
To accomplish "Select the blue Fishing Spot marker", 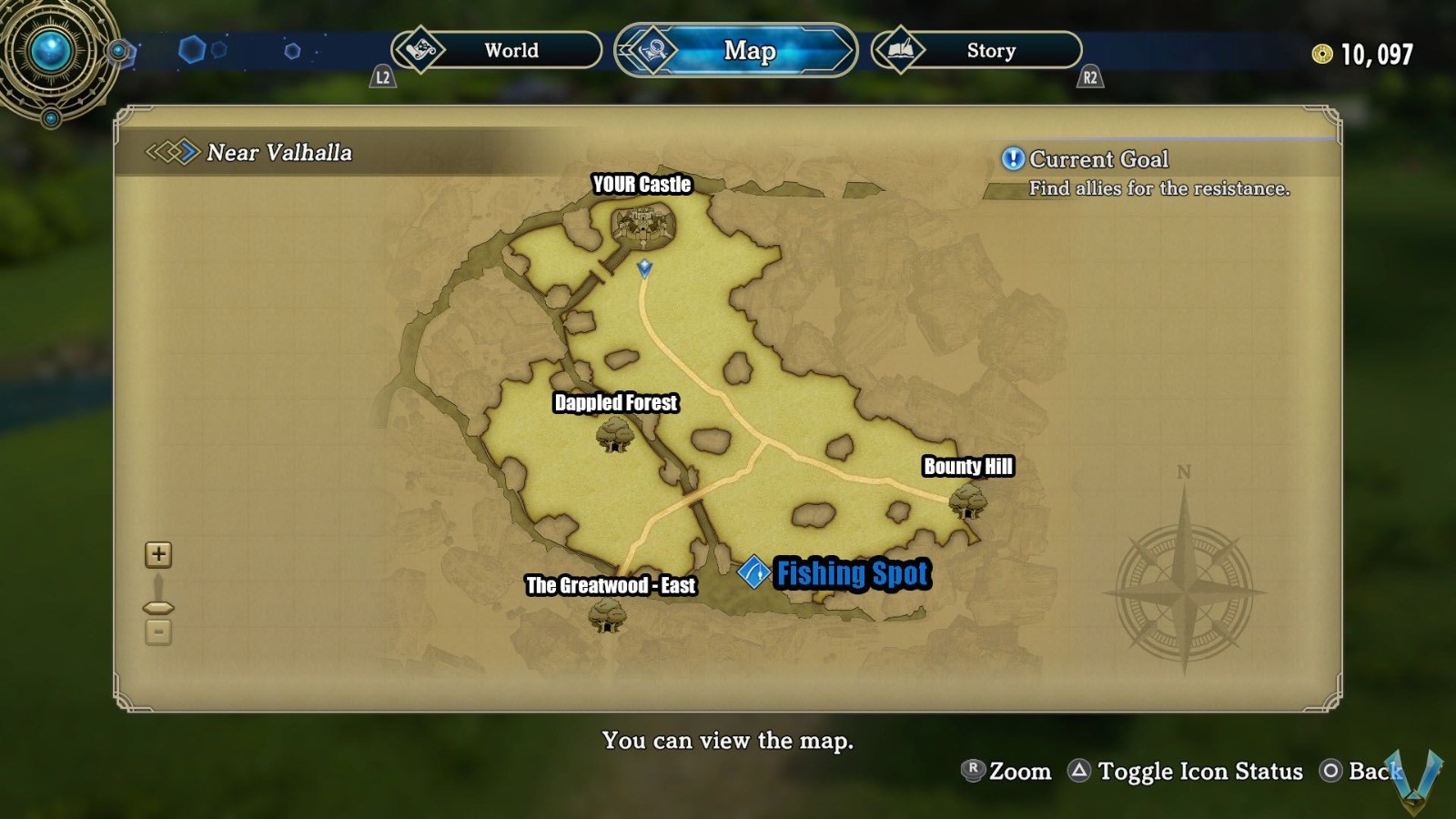I will (x=753, y=573).
